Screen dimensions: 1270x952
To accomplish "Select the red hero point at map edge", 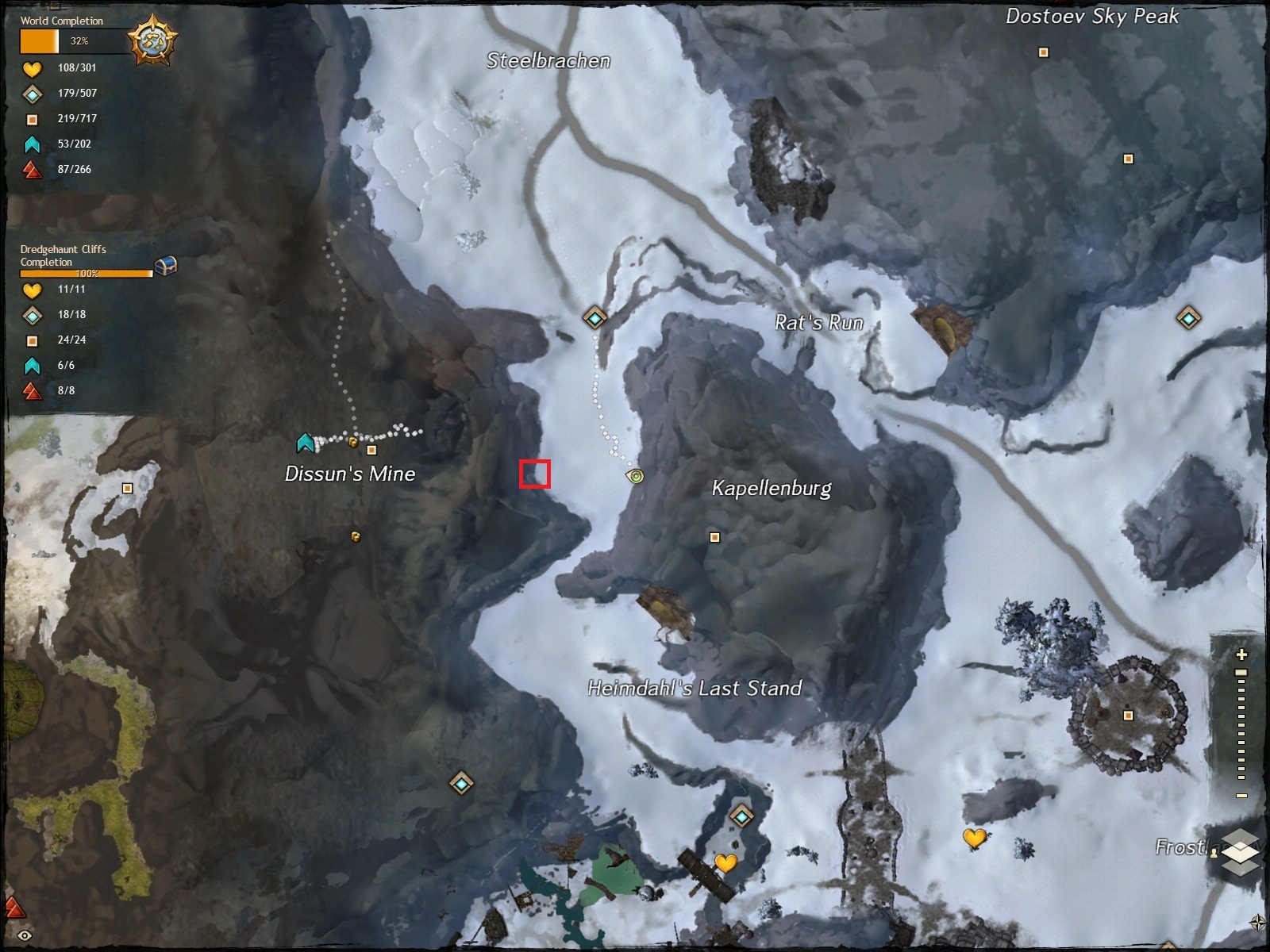I will point(13,907).
